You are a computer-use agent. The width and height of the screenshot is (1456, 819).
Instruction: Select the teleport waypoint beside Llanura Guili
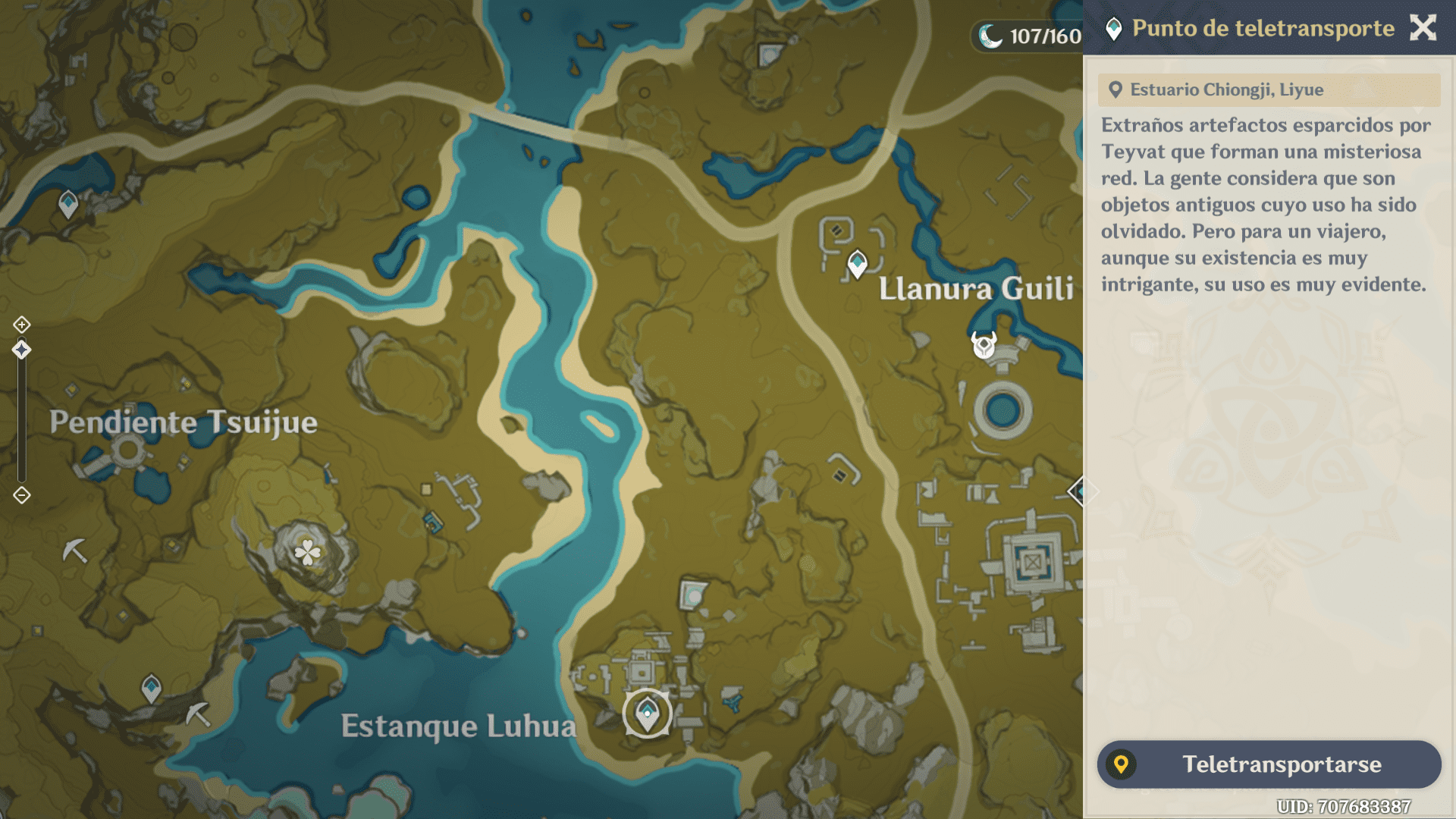[857, 264]
